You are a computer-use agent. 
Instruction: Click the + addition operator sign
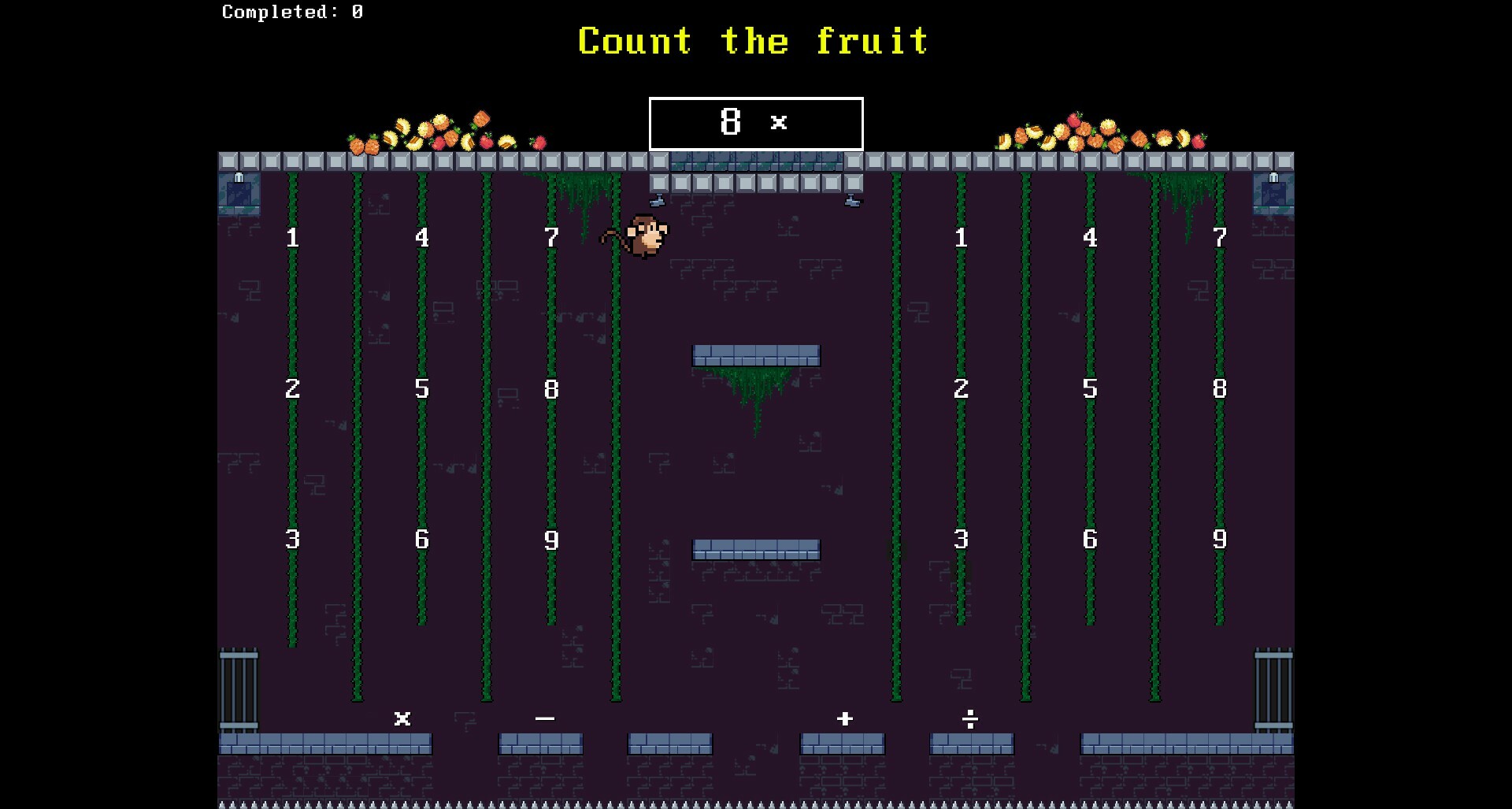(x=843, y=718)
